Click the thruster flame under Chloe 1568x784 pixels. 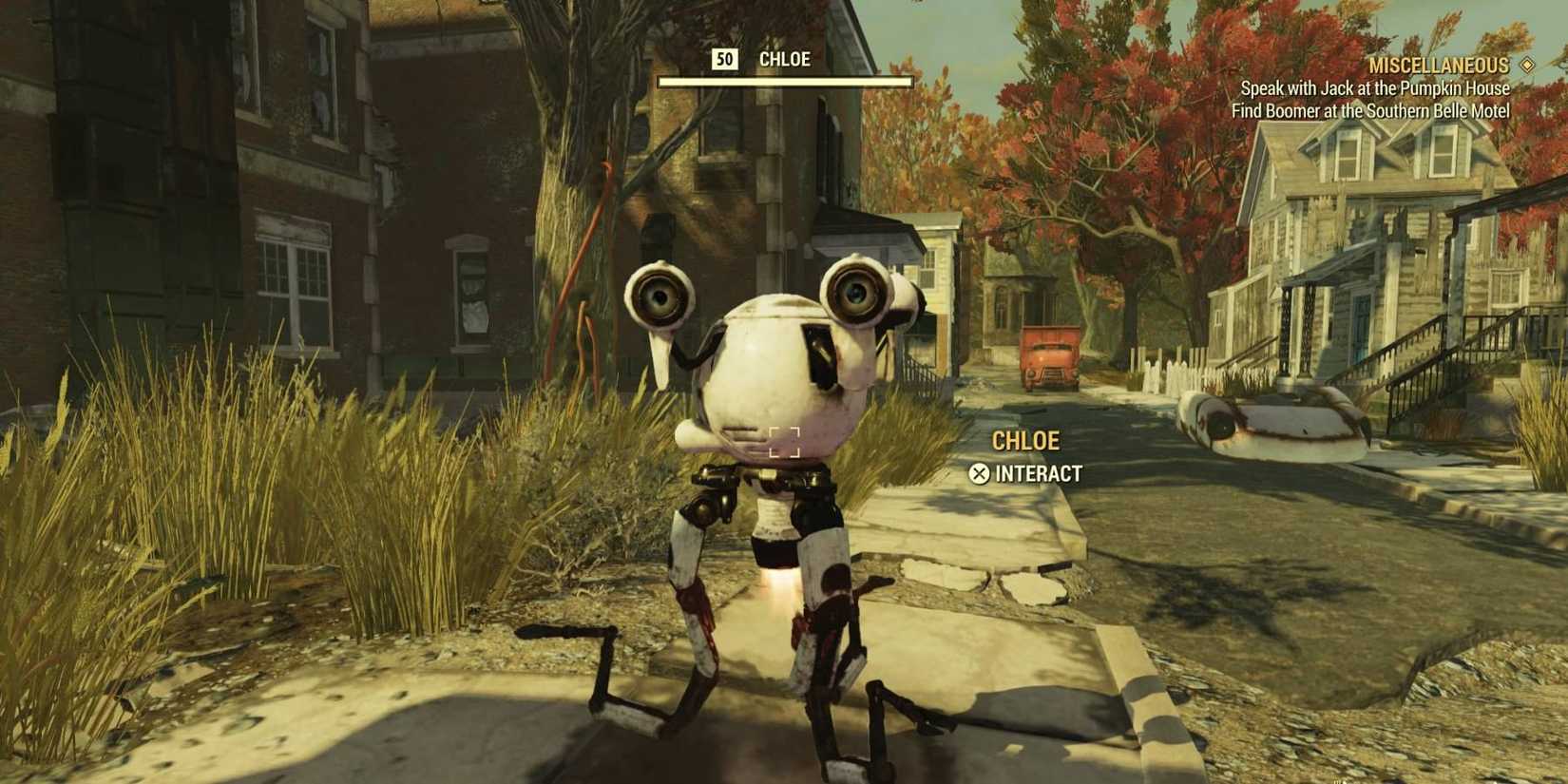[775, 582]
